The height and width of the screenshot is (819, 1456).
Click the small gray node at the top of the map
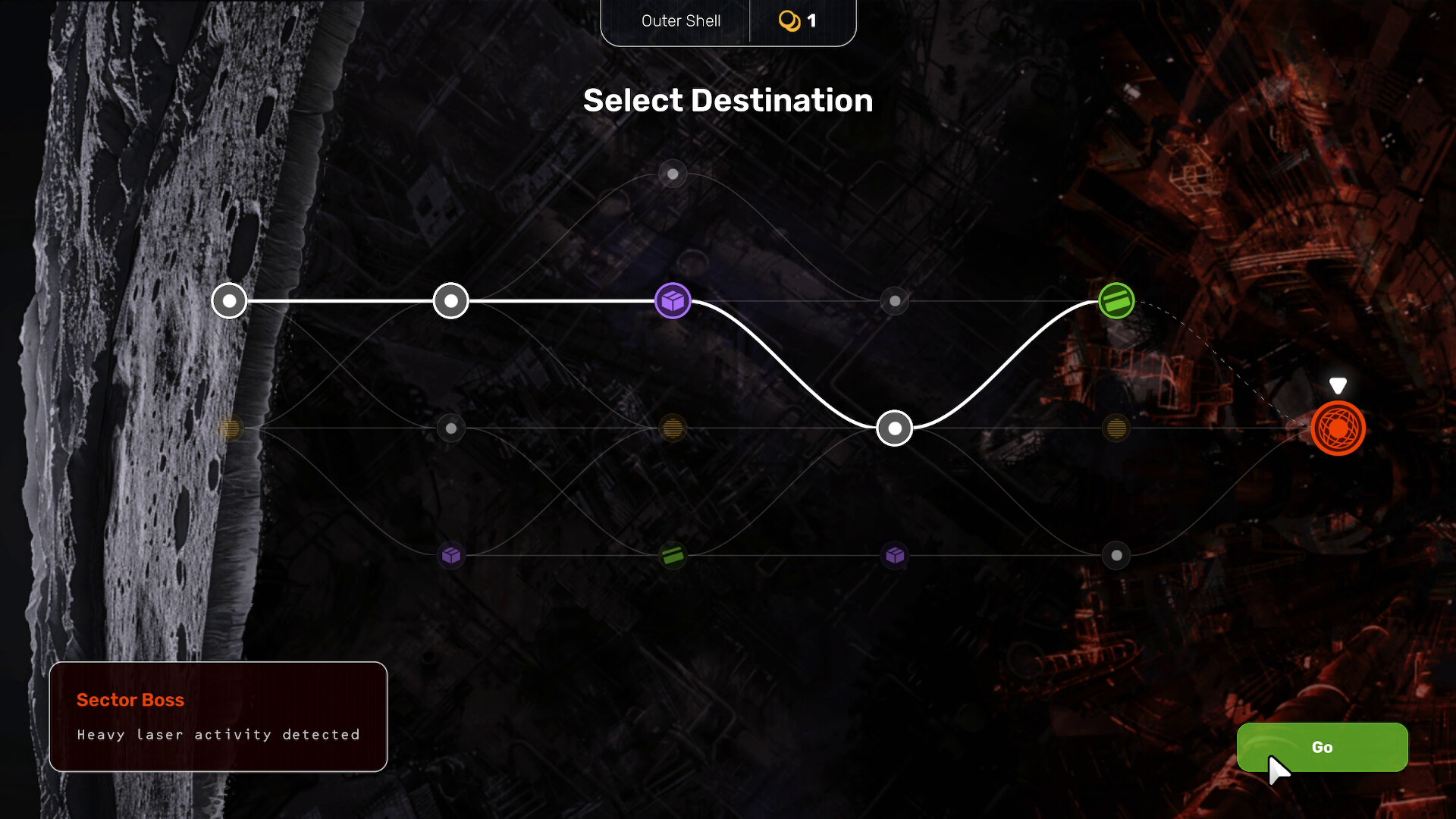[x=672, y=174]
